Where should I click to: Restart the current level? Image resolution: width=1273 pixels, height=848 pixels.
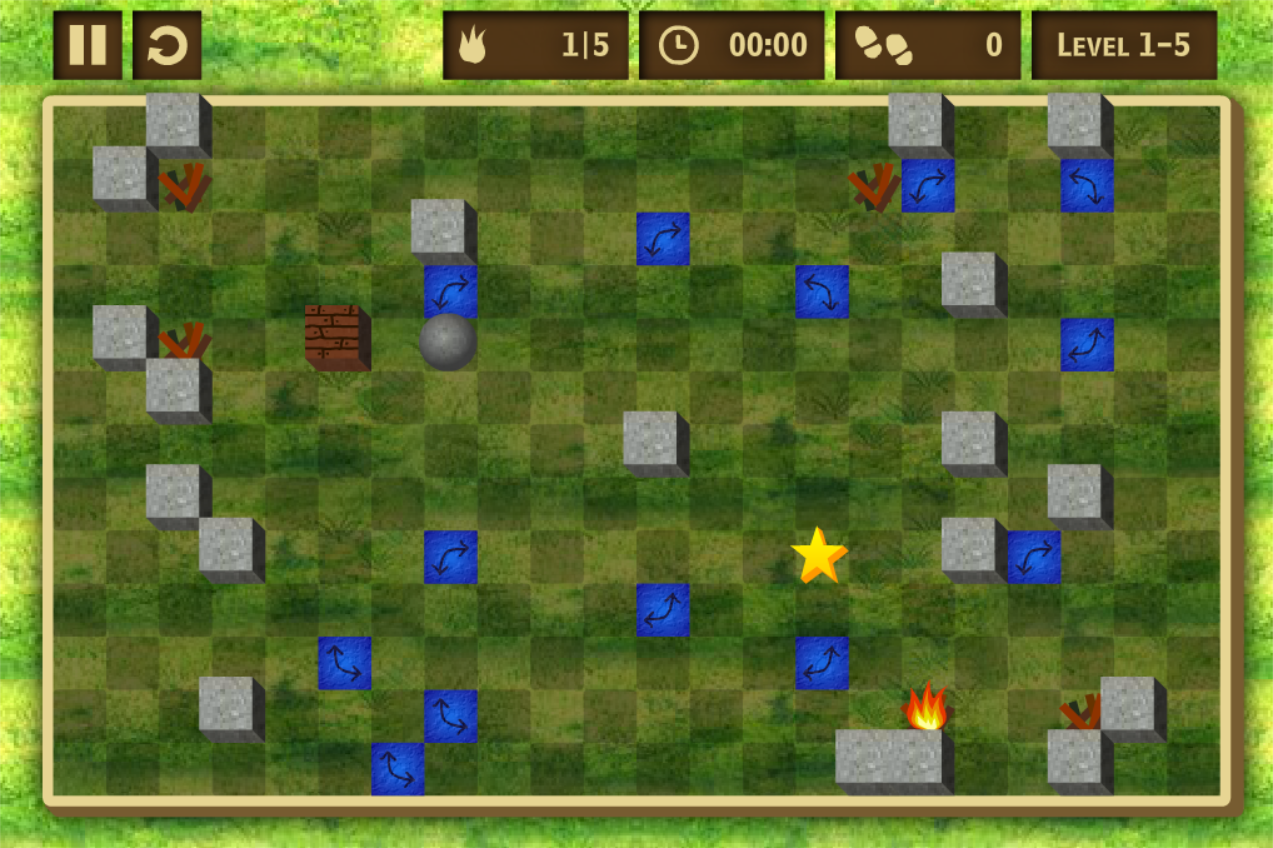click(x=167, y=45)
